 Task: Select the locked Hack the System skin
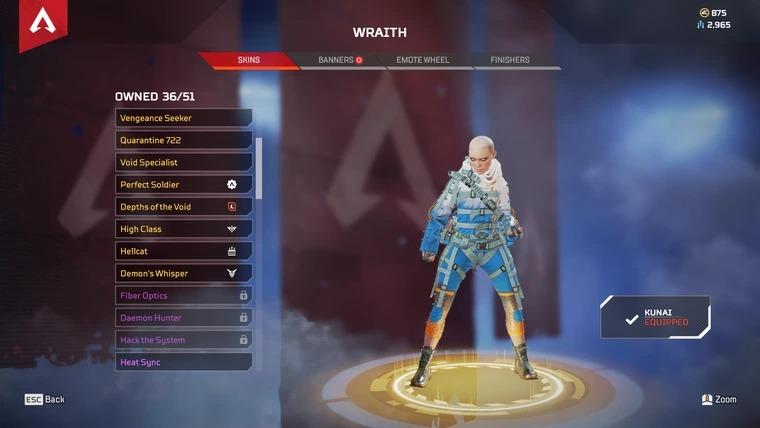tap(183, 340)
